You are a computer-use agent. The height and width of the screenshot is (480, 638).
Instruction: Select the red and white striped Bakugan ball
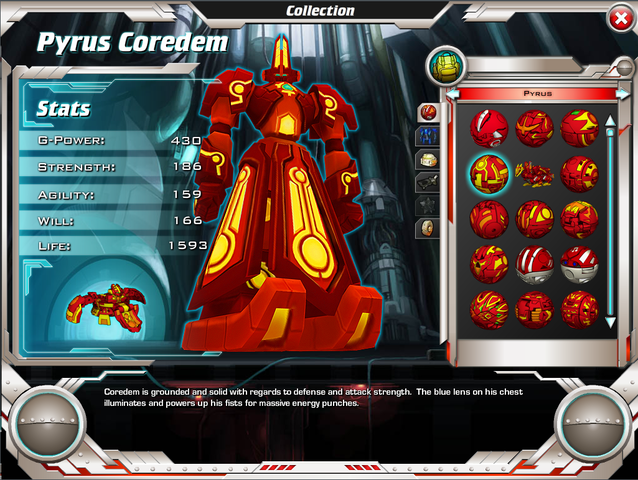[x=534, y=265]
